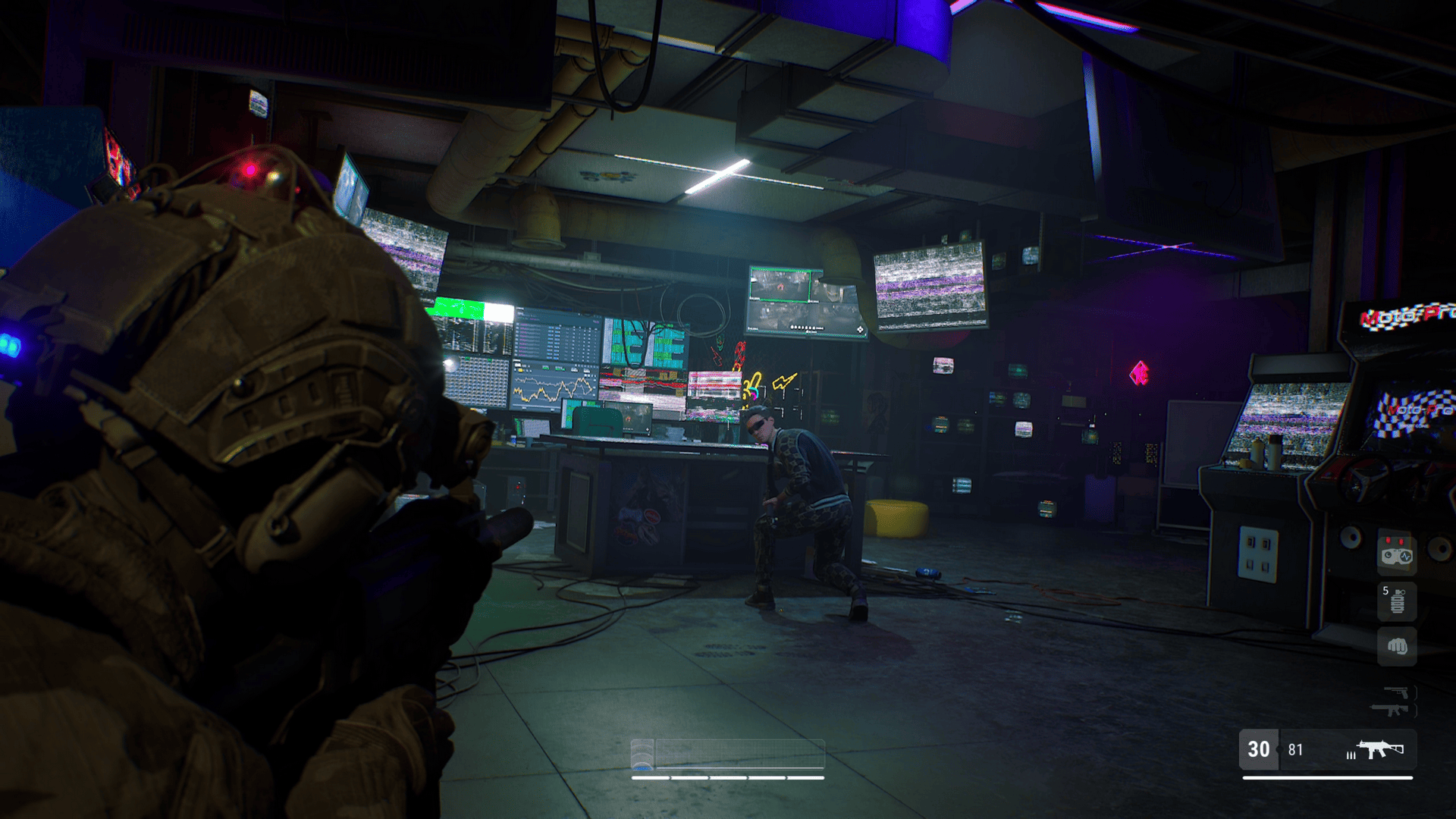Choose the grenade slot showing 5
The width and height of the screenshot is (1456, 819).
tap(1397, 601)
